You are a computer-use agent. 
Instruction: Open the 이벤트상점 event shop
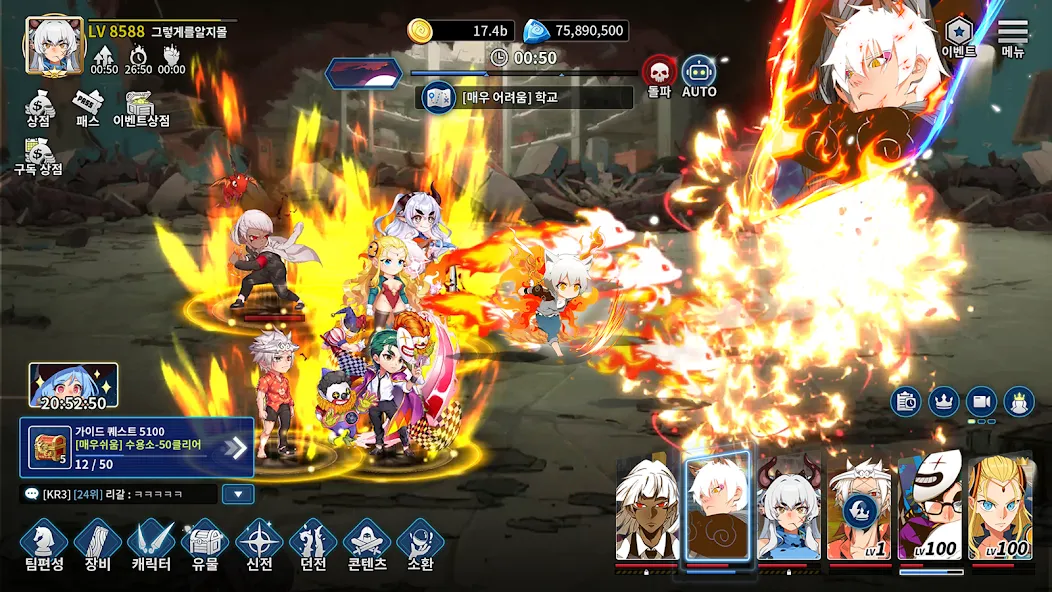point(141,108)
